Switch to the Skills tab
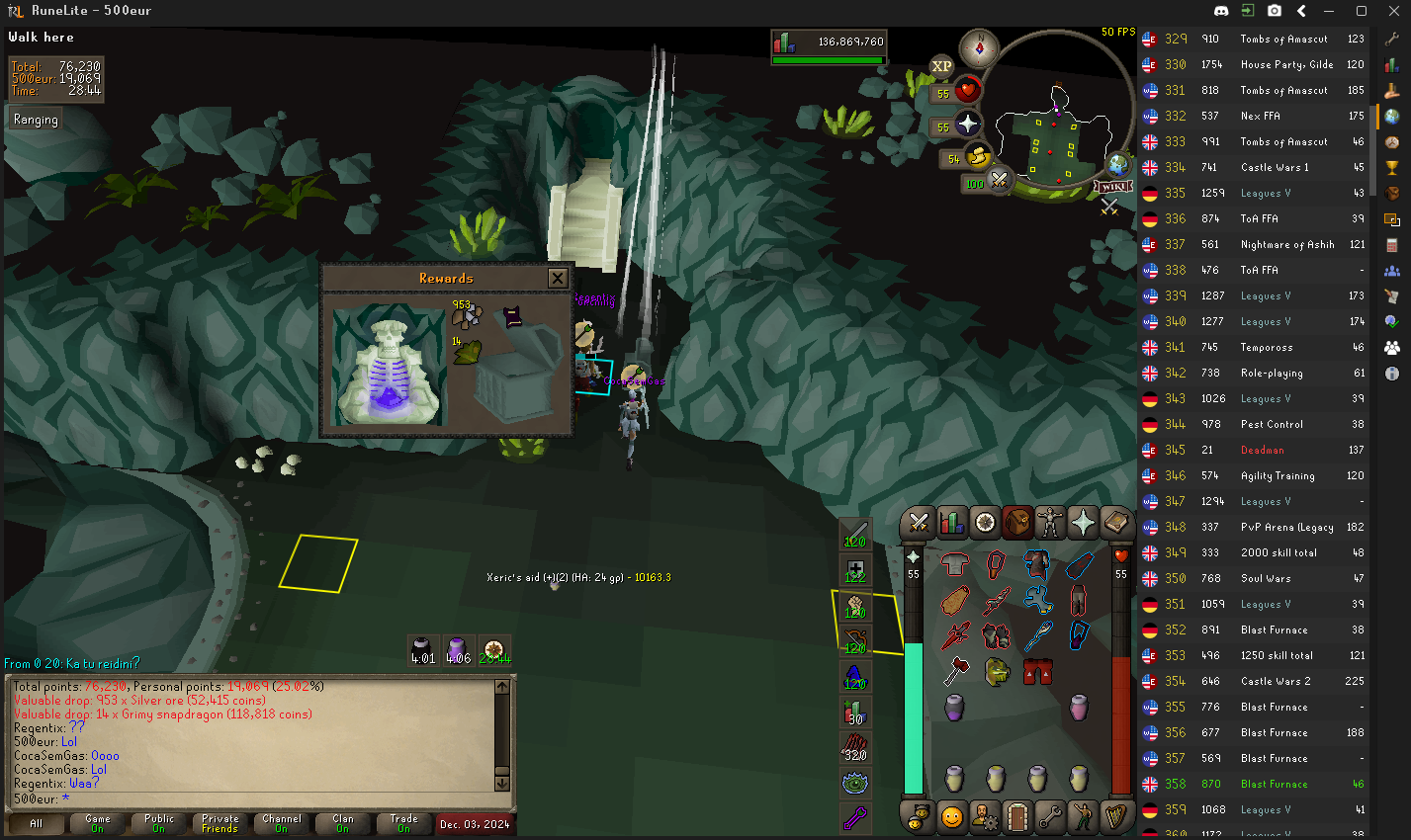 [951, 522]
